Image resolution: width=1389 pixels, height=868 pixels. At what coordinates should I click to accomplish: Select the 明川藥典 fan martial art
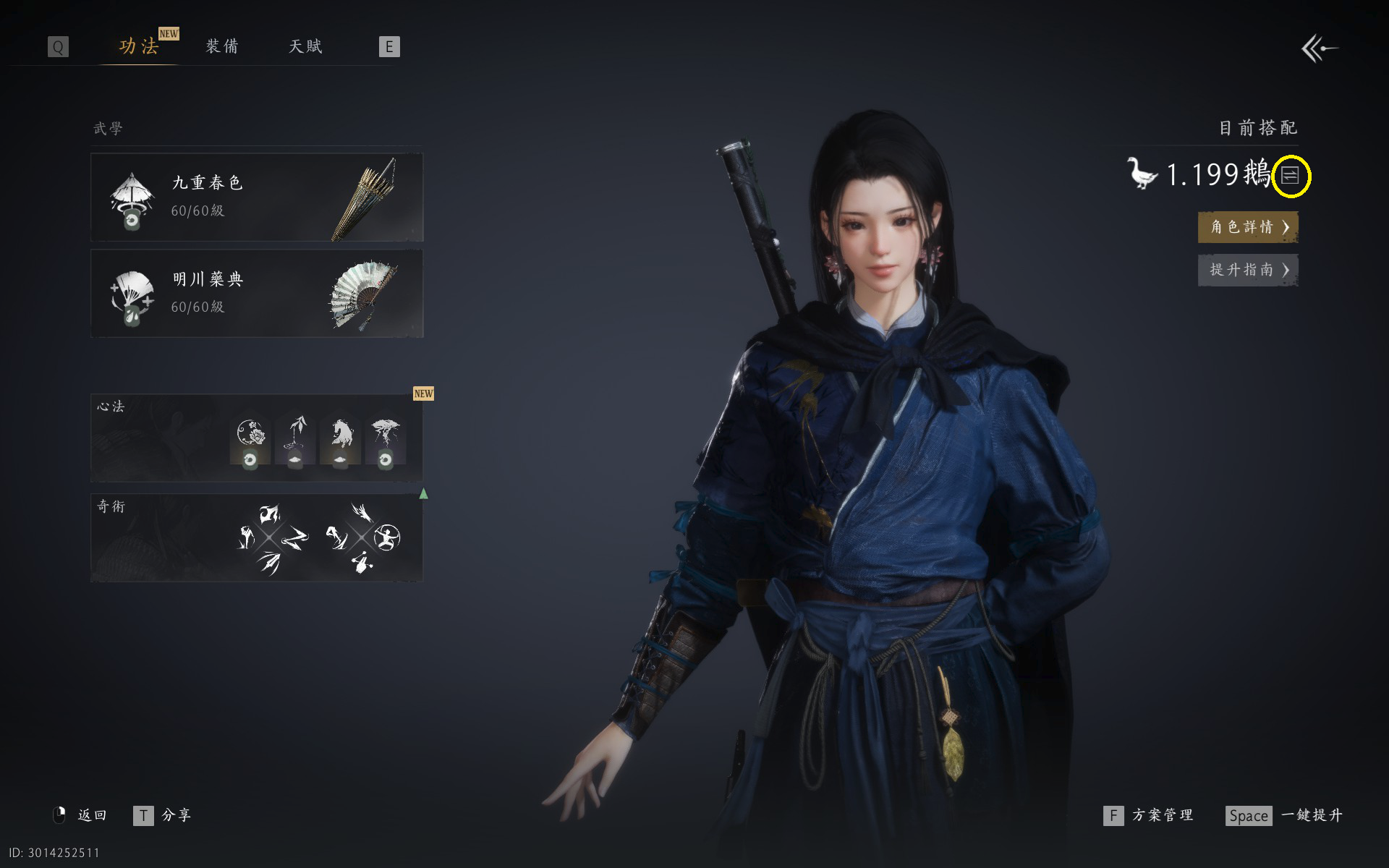coord(257,294)
